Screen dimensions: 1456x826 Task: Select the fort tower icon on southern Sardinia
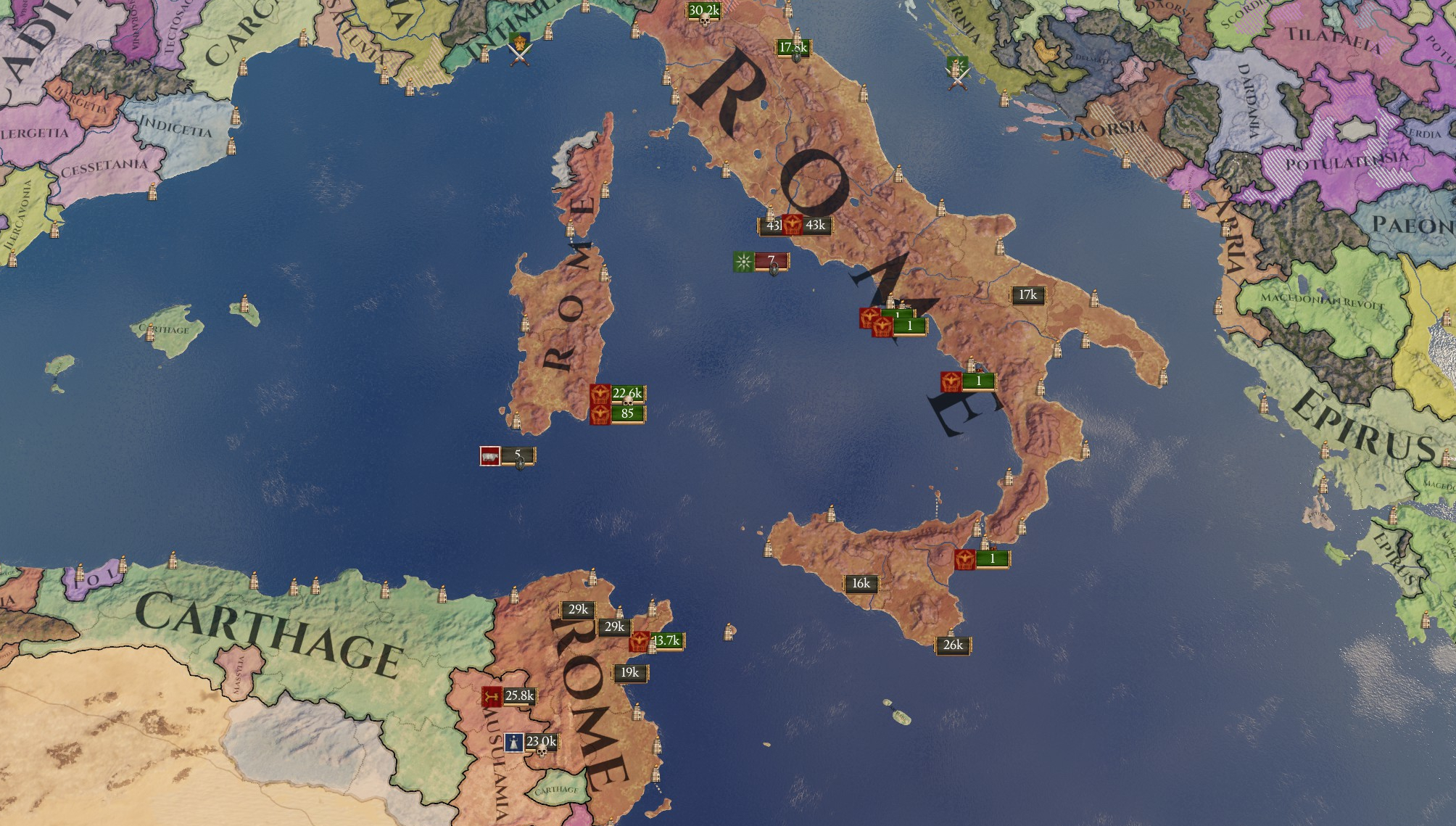[516, 422]
